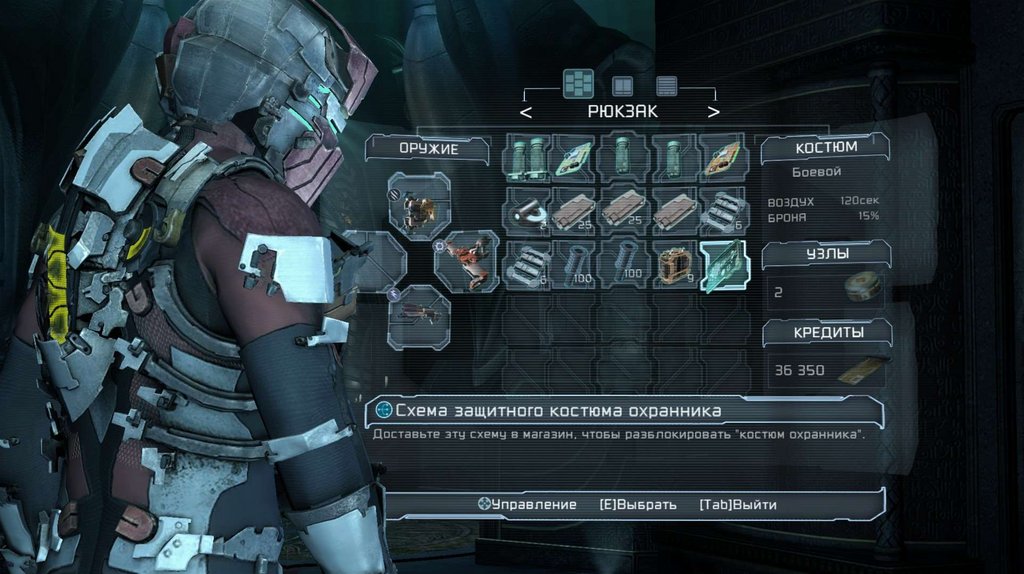
Task: Switch to the grid-icon inventory tab
Action: (x=578, y=83)
